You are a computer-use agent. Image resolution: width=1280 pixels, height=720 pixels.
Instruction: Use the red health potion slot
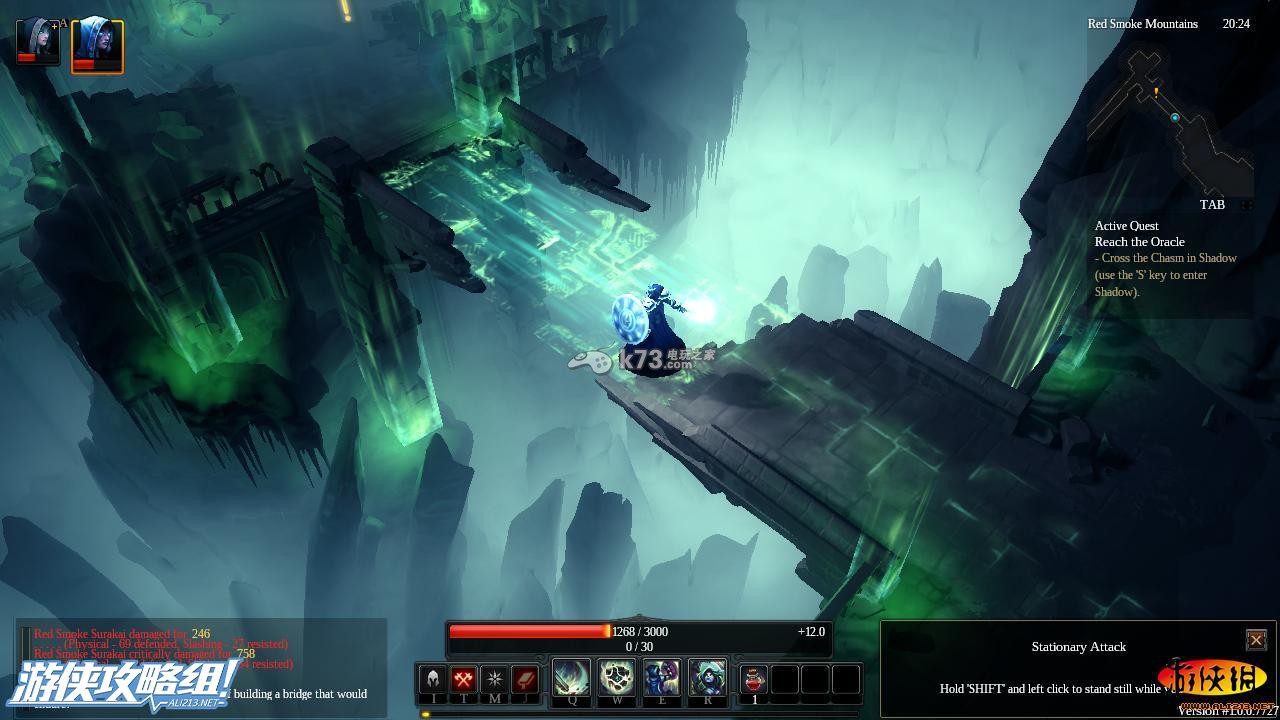[x=754, y=679]
